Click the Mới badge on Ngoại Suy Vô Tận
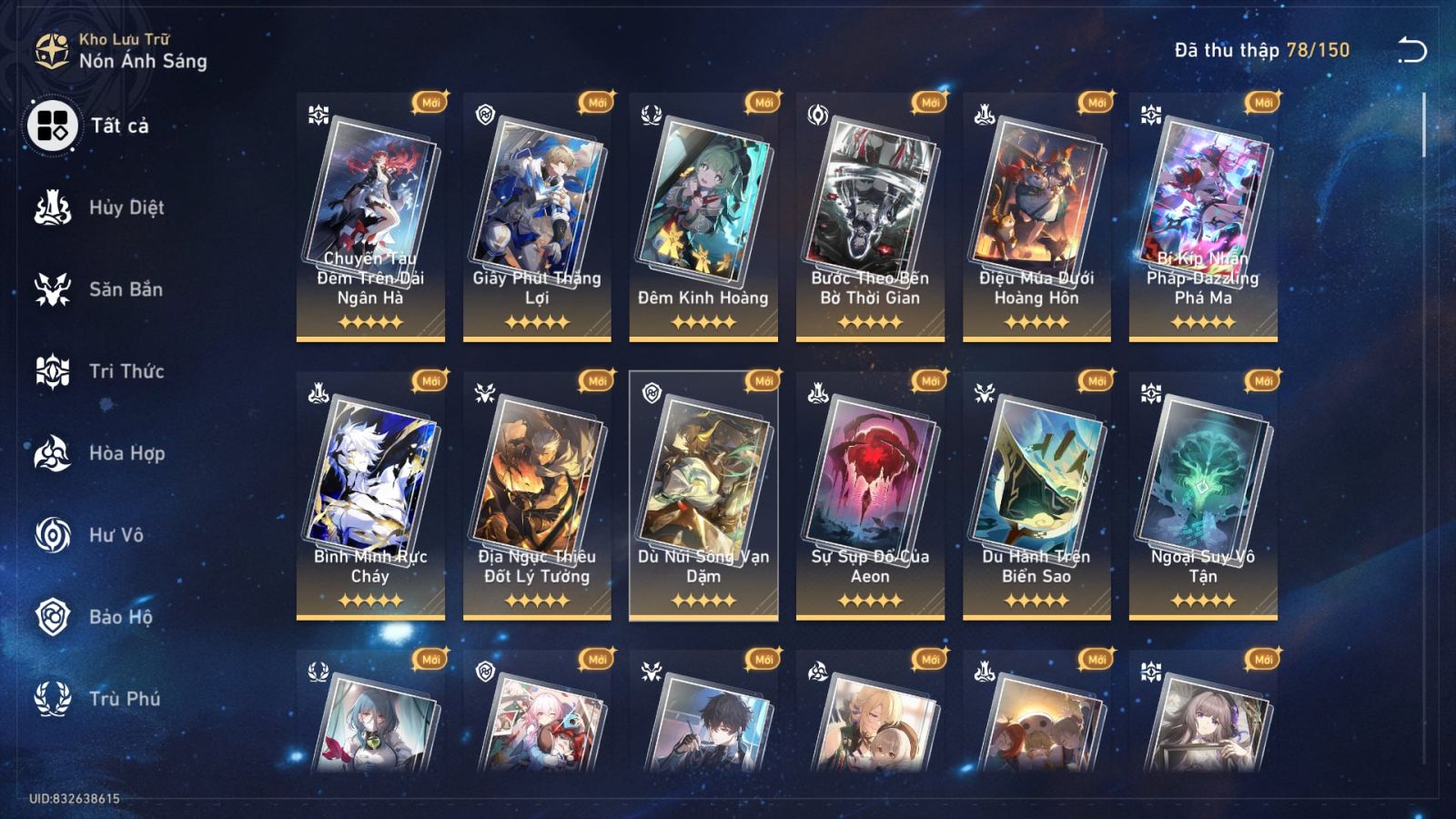Screen dimensions: 1456x819 [x=1262, y=382]
